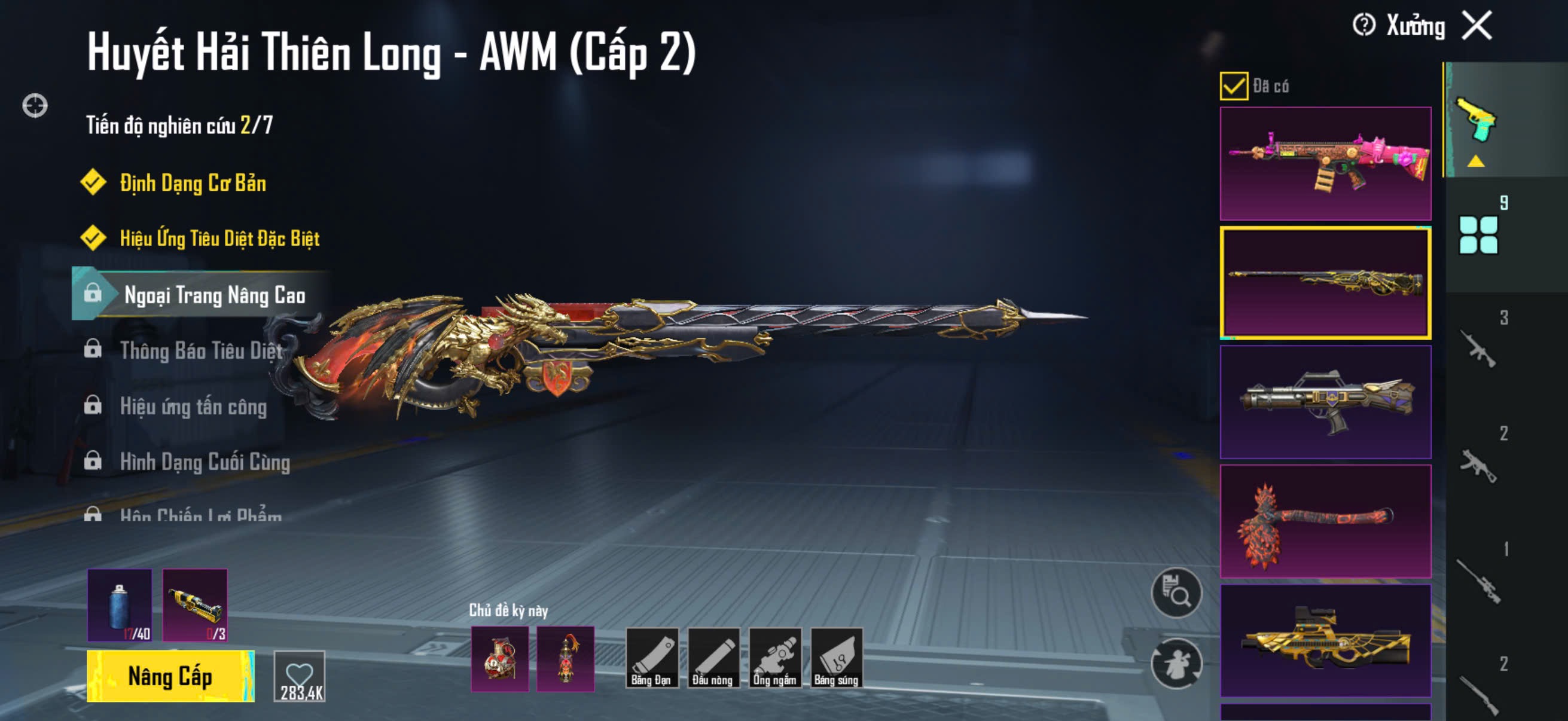
Task: Tap the magnifier inspect preview button
Action: tap(1176, 592)
